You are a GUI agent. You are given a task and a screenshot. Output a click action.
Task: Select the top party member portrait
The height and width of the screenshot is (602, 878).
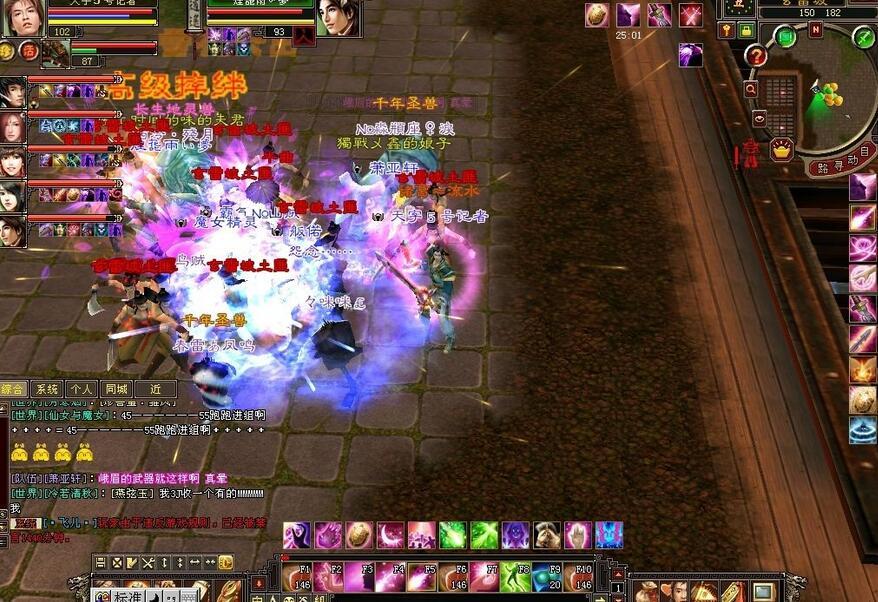click(12, 92)
